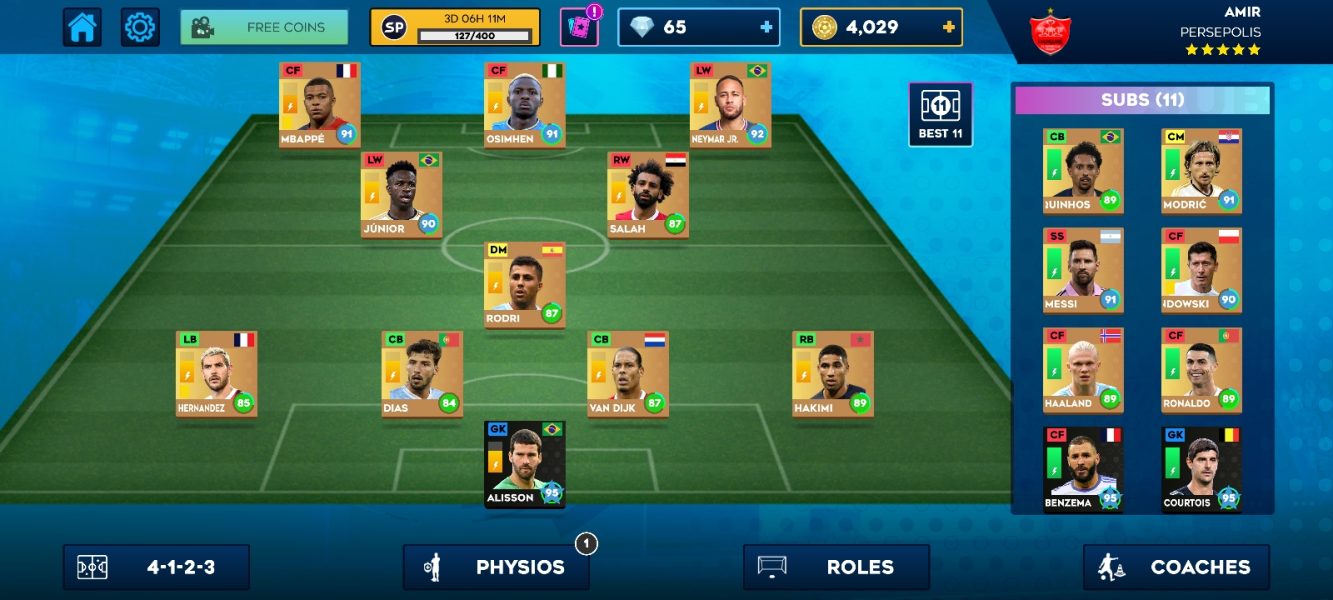Screen dimensions: 1333x600
Task: Claim Free Coins video reward
Action: (x=264, y=27)
